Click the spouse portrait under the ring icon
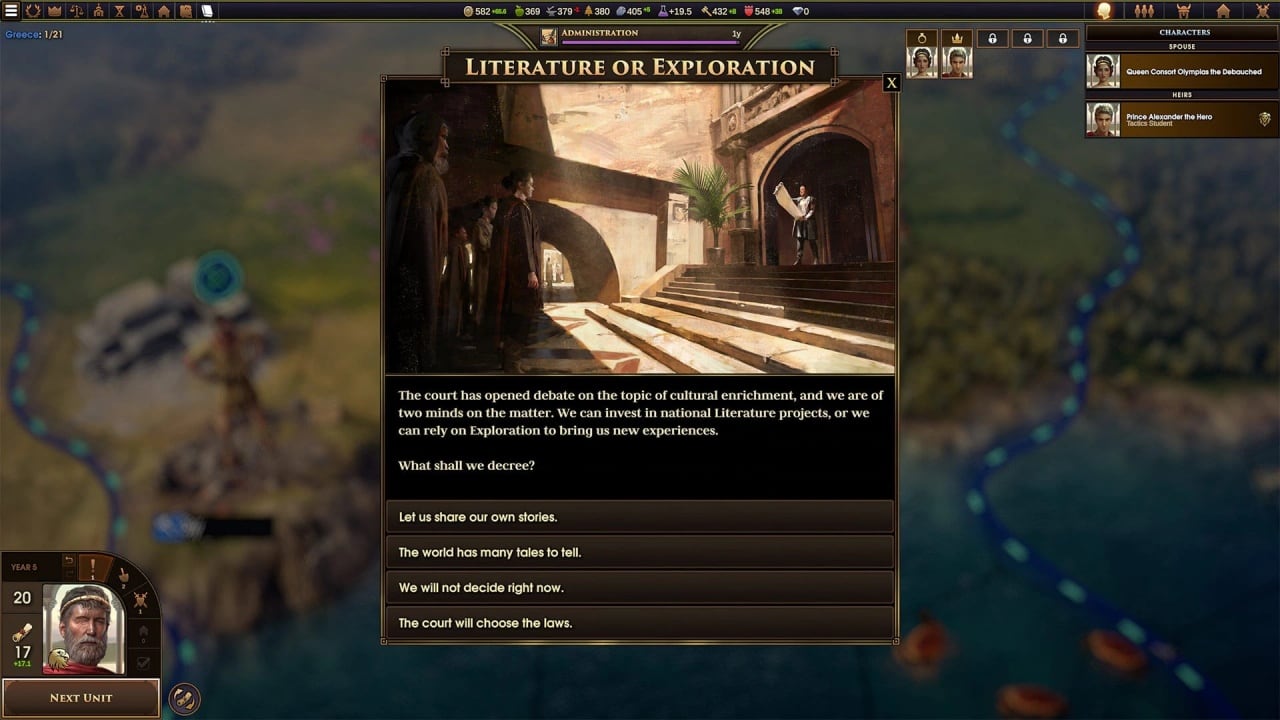The image size is (1280, 720). click(x=921, y=62)
